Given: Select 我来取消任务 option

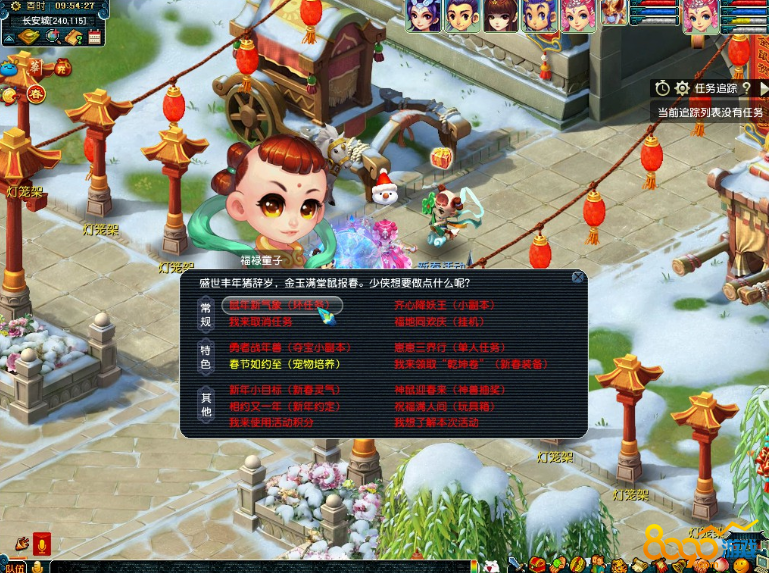Looking at the screenshot, I should coord(261,322).
